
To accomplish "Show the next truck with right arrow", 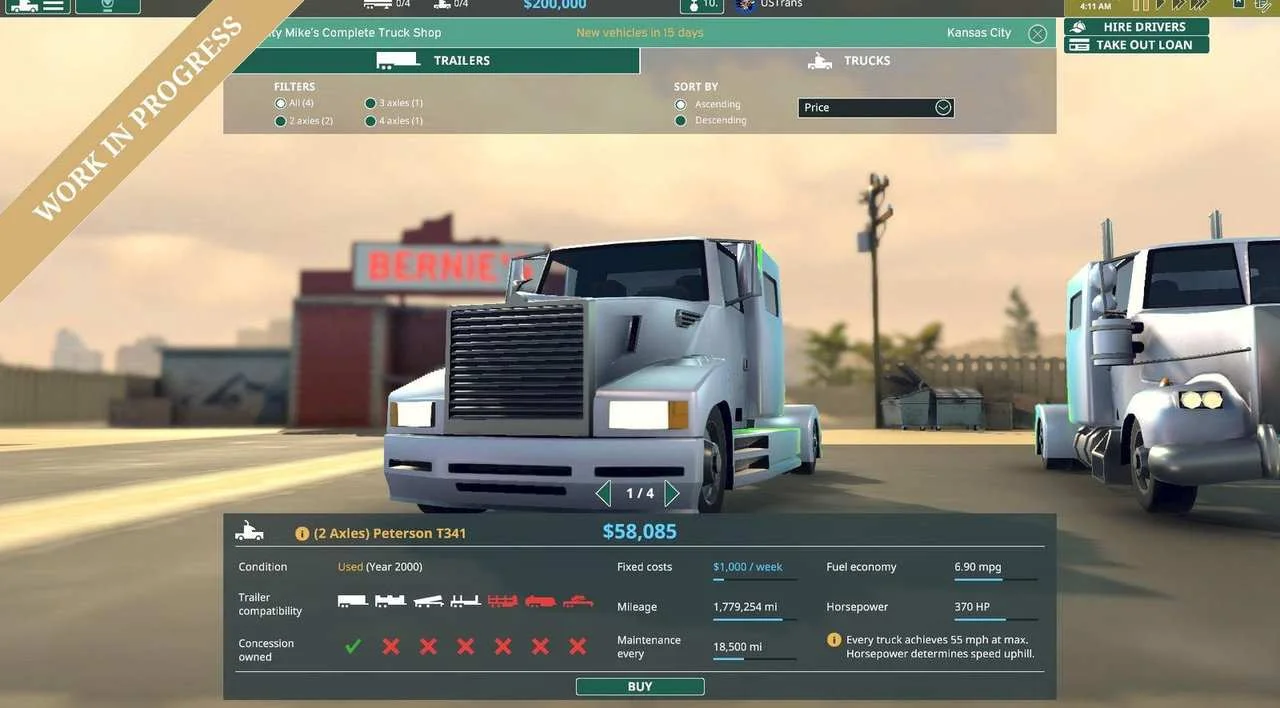I will [x=672, y=493].
